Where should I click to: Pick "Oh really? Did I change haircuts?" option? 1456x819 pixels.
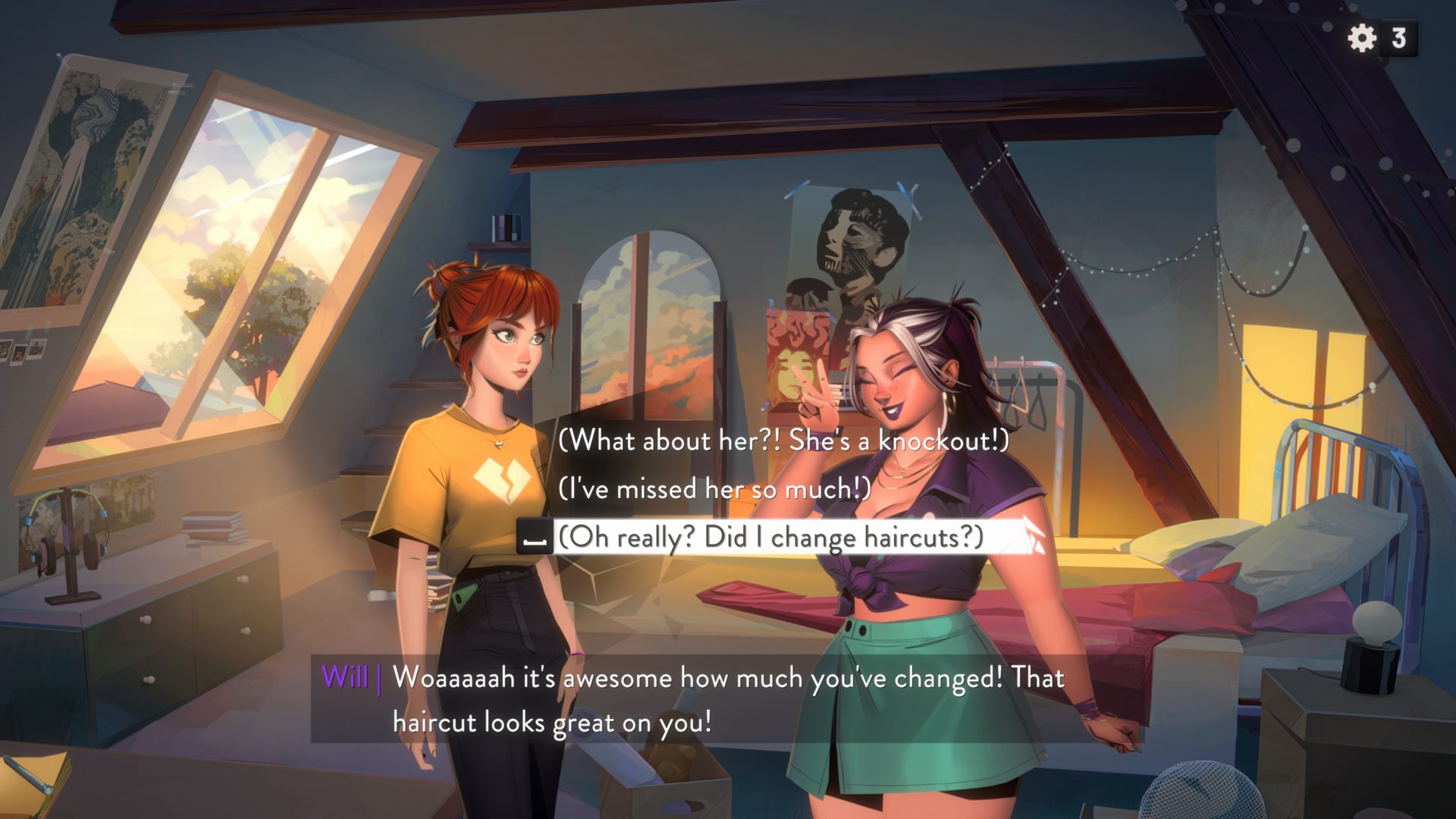pyautogui.click(x=770, y=537)
